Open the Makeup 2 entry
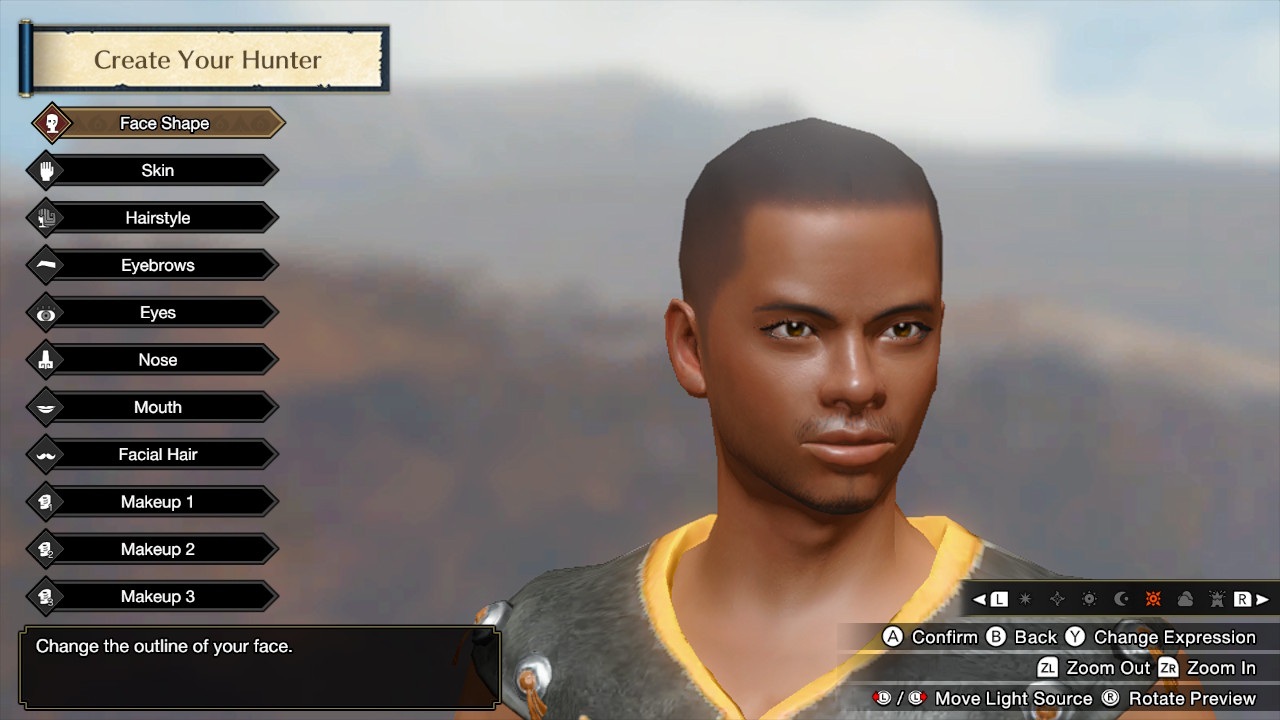 157,549
